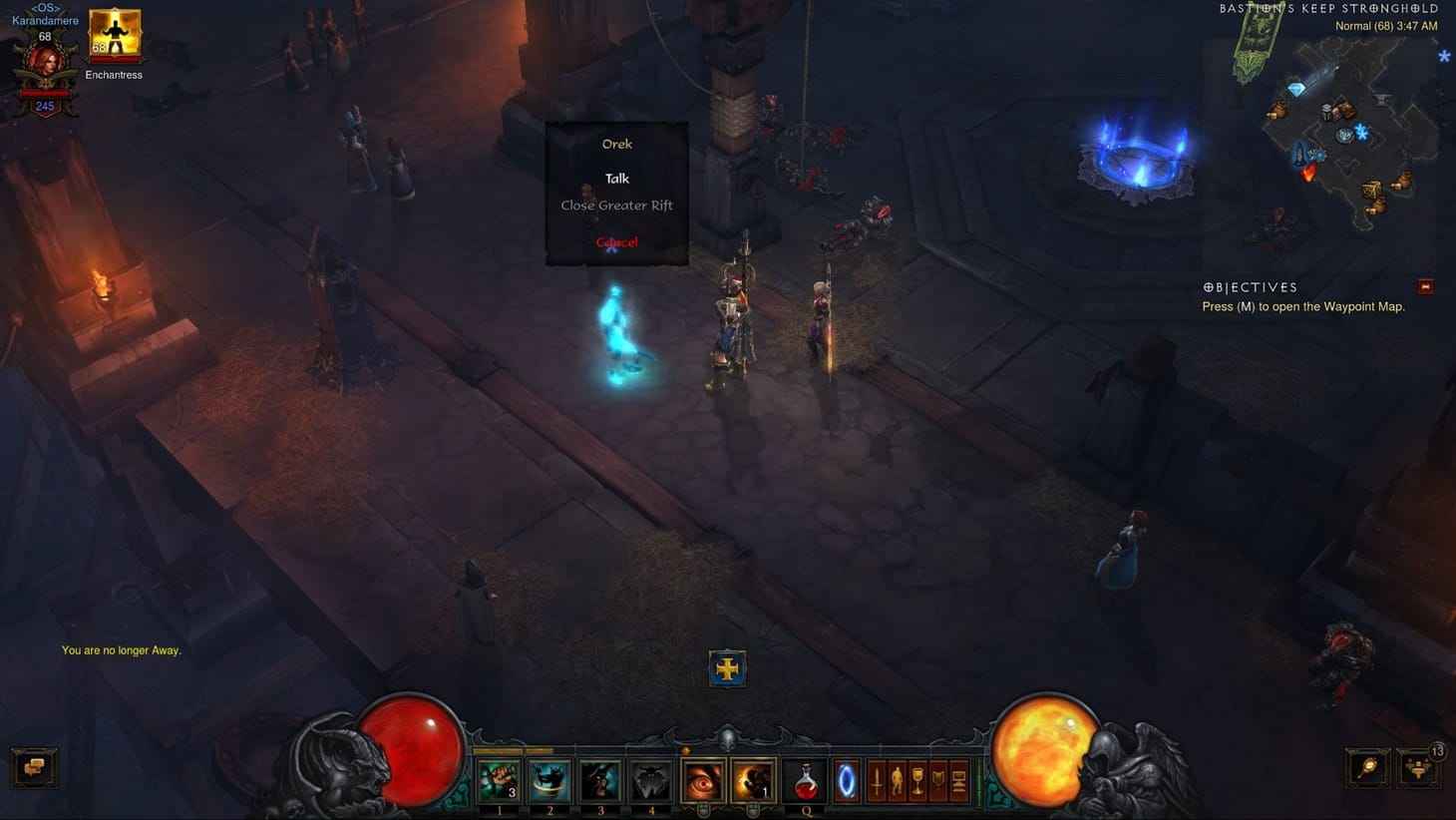The image size is (1456, 820).
Task: Drink the health potion in slot Q
Action: [805, 780]
